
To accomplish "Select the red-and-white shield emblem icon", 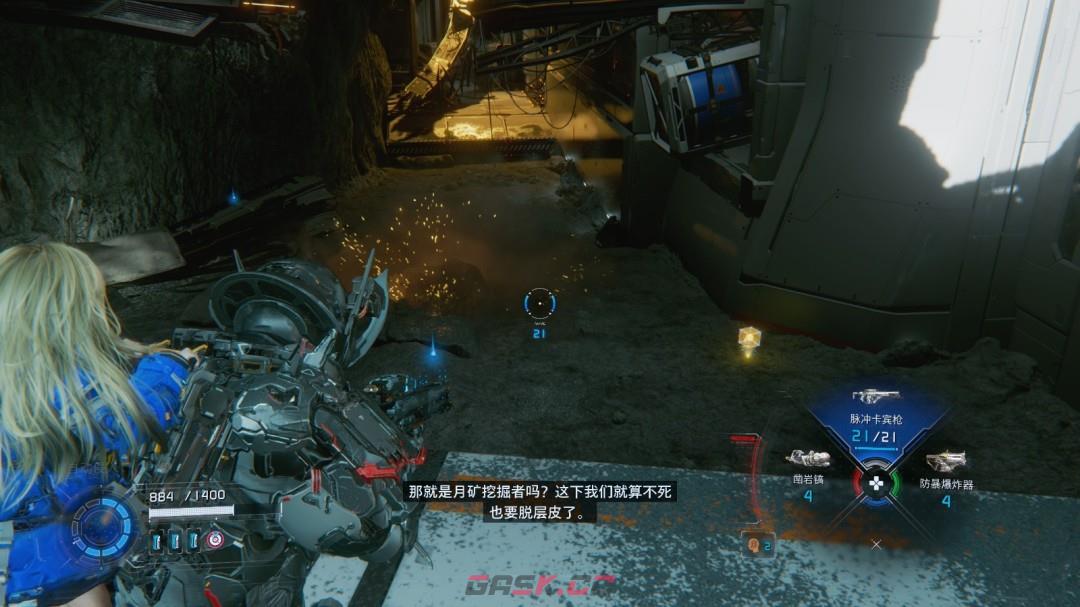I will (x=215, y=540).
